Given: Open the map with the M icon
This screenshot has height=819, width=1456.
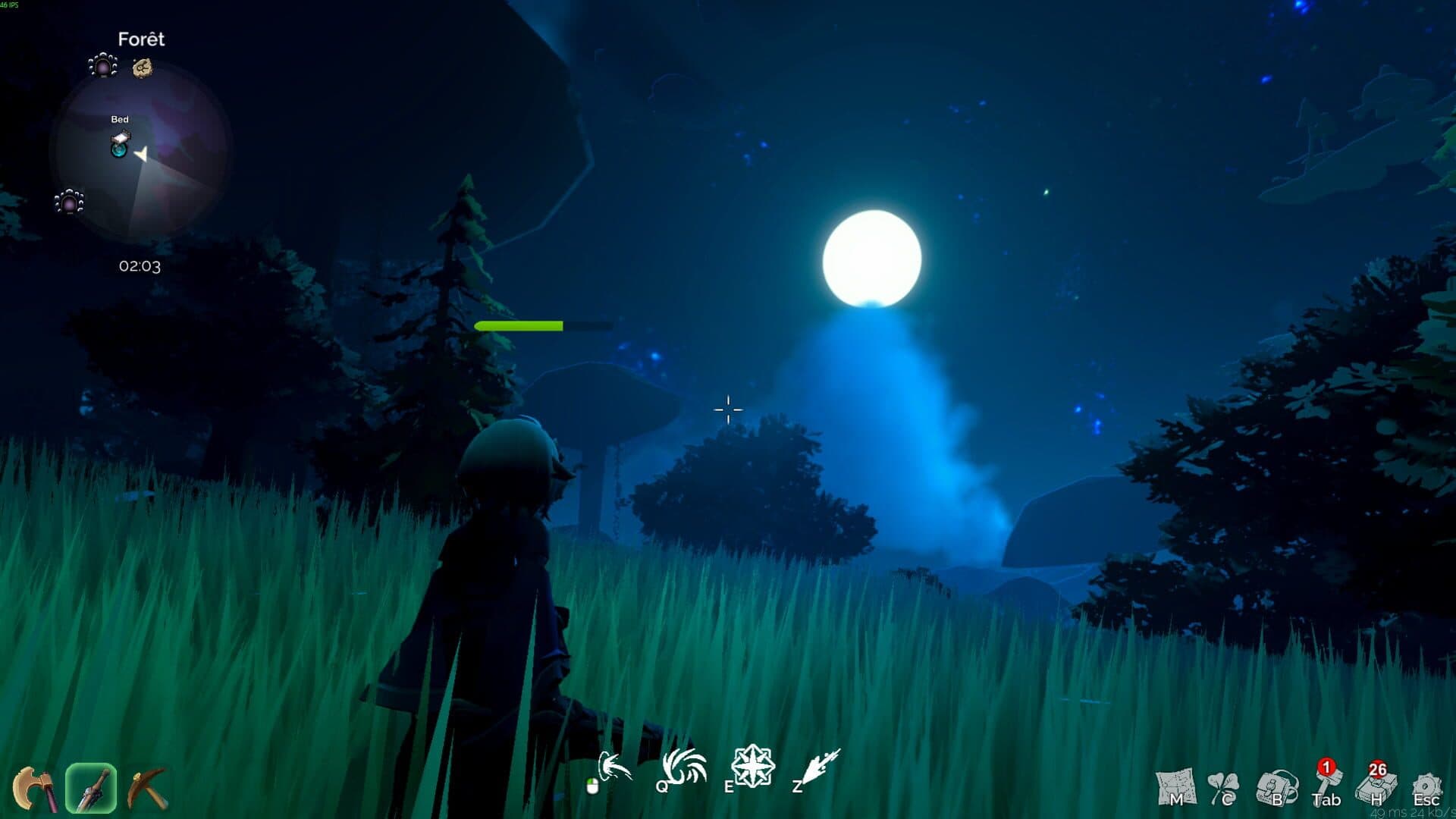Looking at the screenshot, I should click(x=1176, y=786).
